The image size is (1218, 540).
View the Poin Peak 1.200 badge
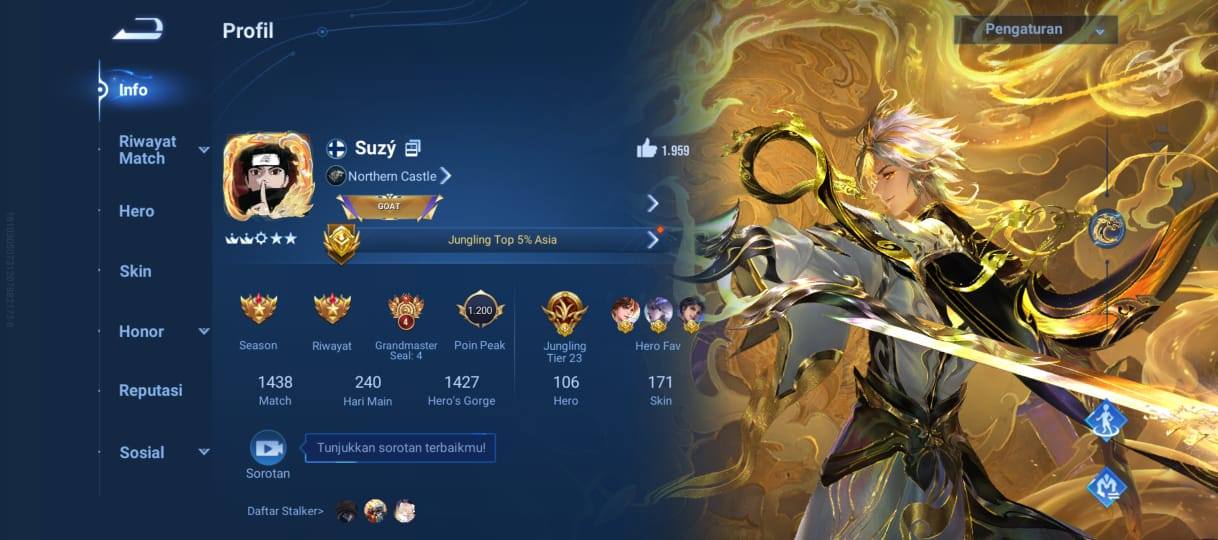click(x=480, y=311)
